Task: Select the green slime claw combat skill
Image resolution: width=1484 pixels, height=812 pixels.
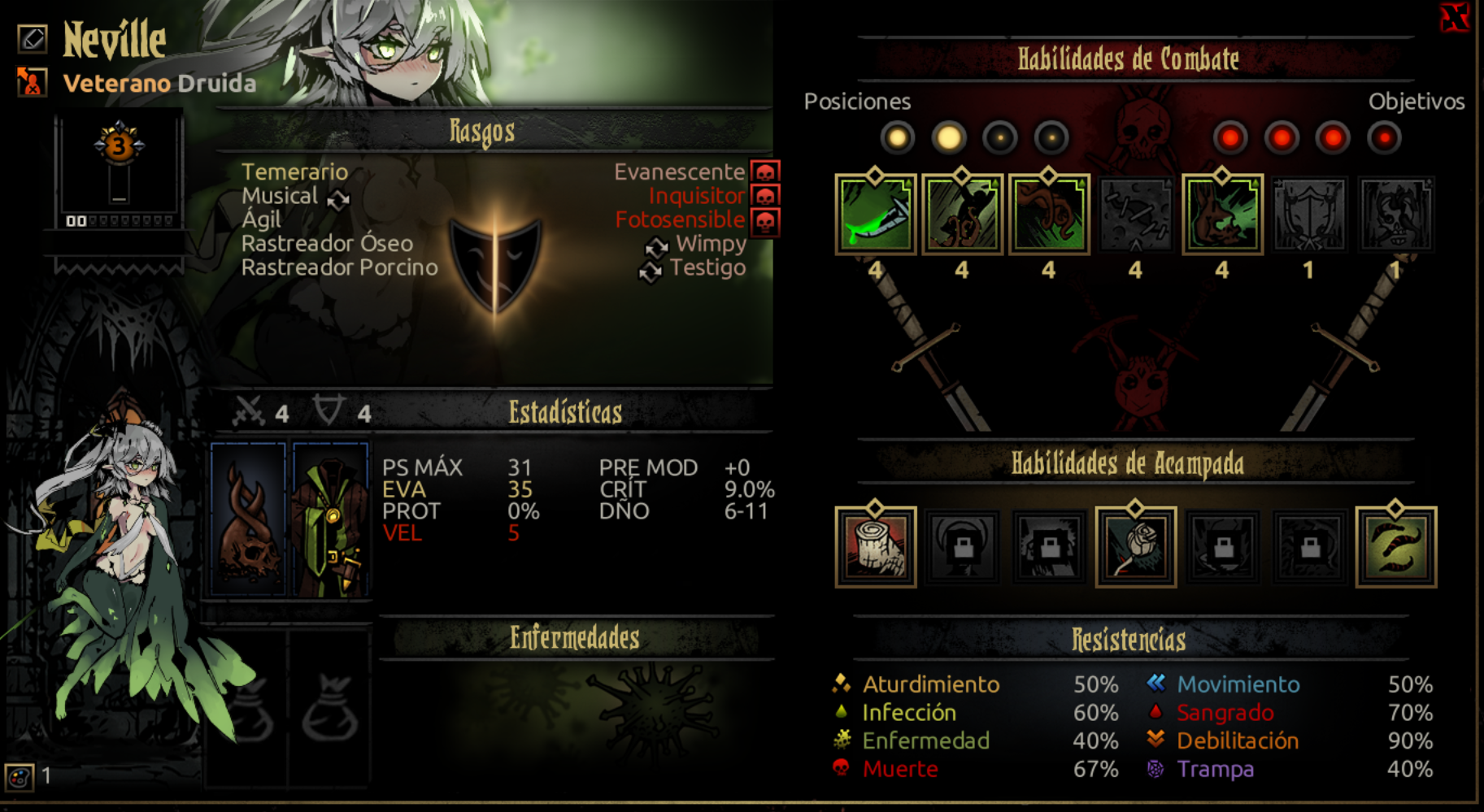Action: point(875,215)
